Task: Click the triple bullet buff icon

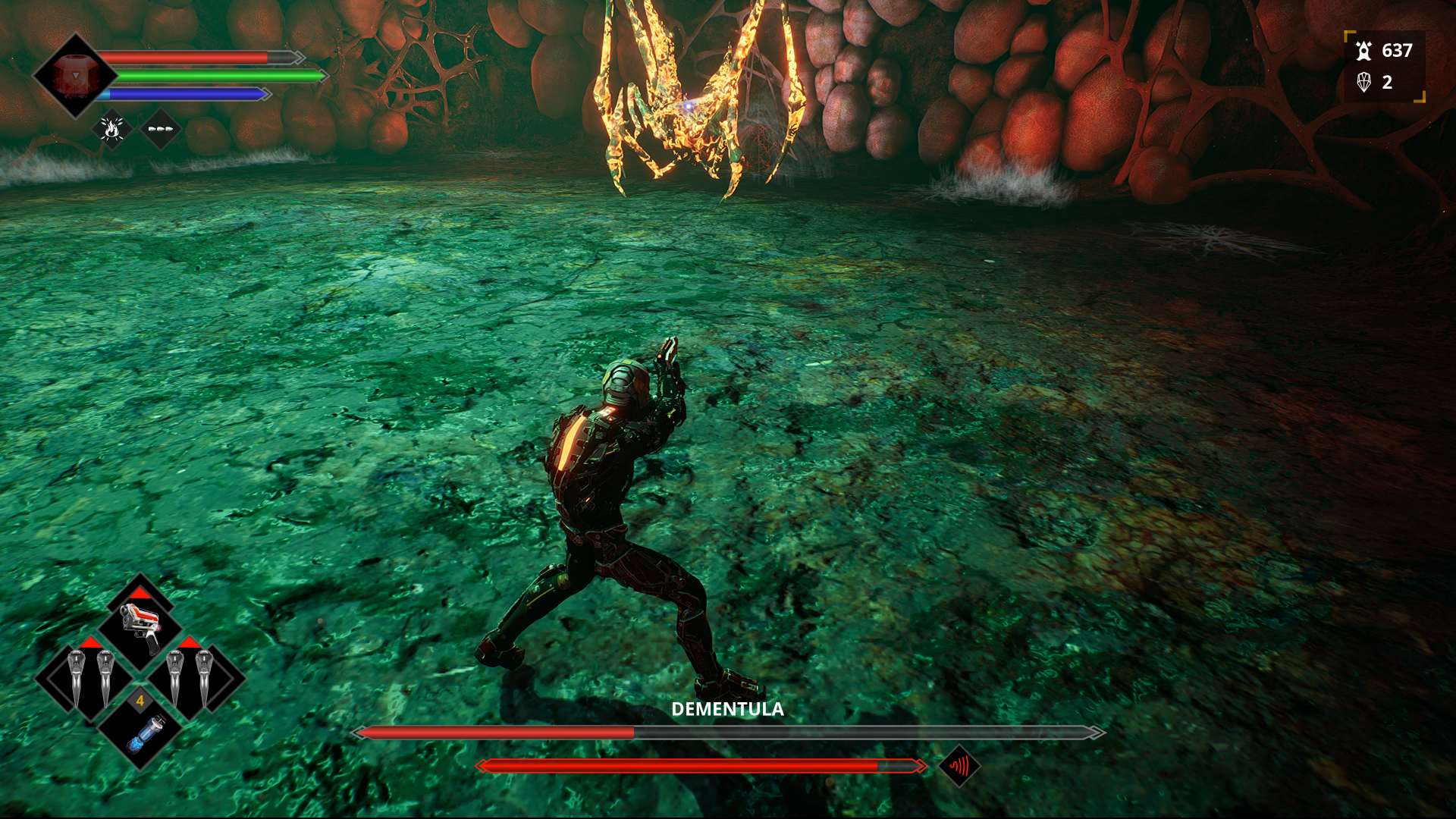Action: click(x=160, y=130)
